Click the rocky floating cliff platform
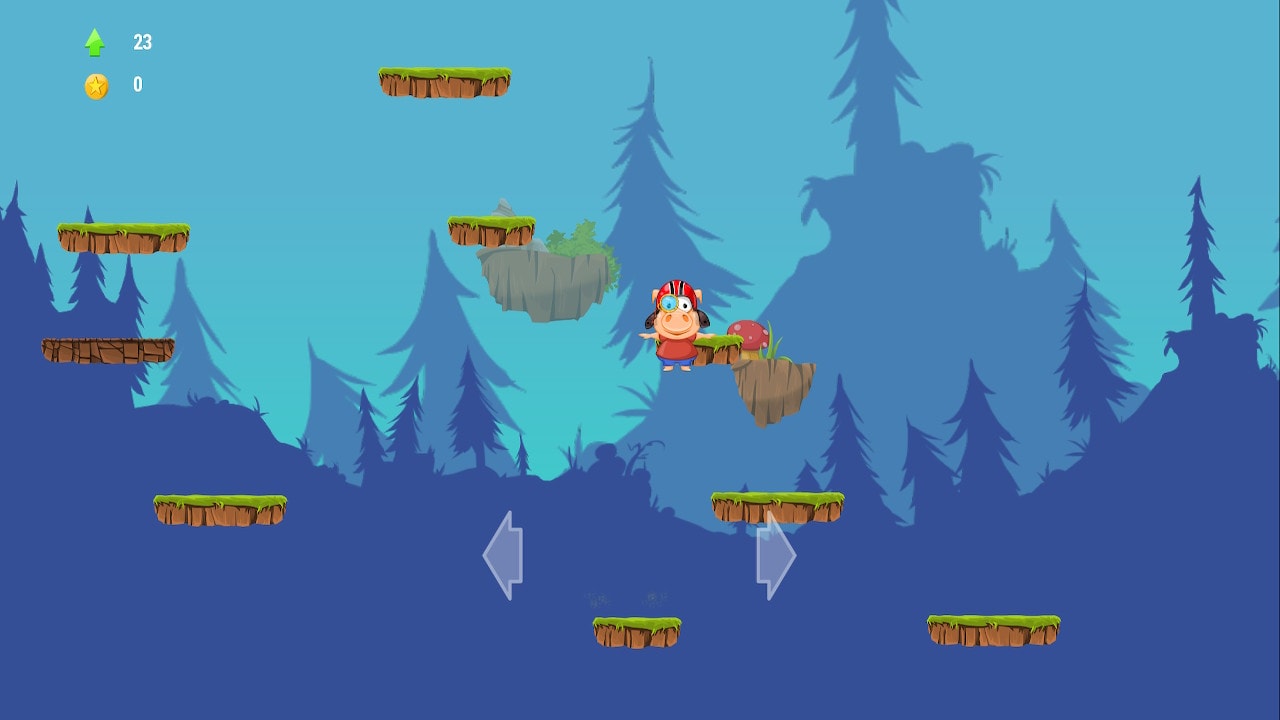This screenshot has width=1280, height=720. coord(545,280)
